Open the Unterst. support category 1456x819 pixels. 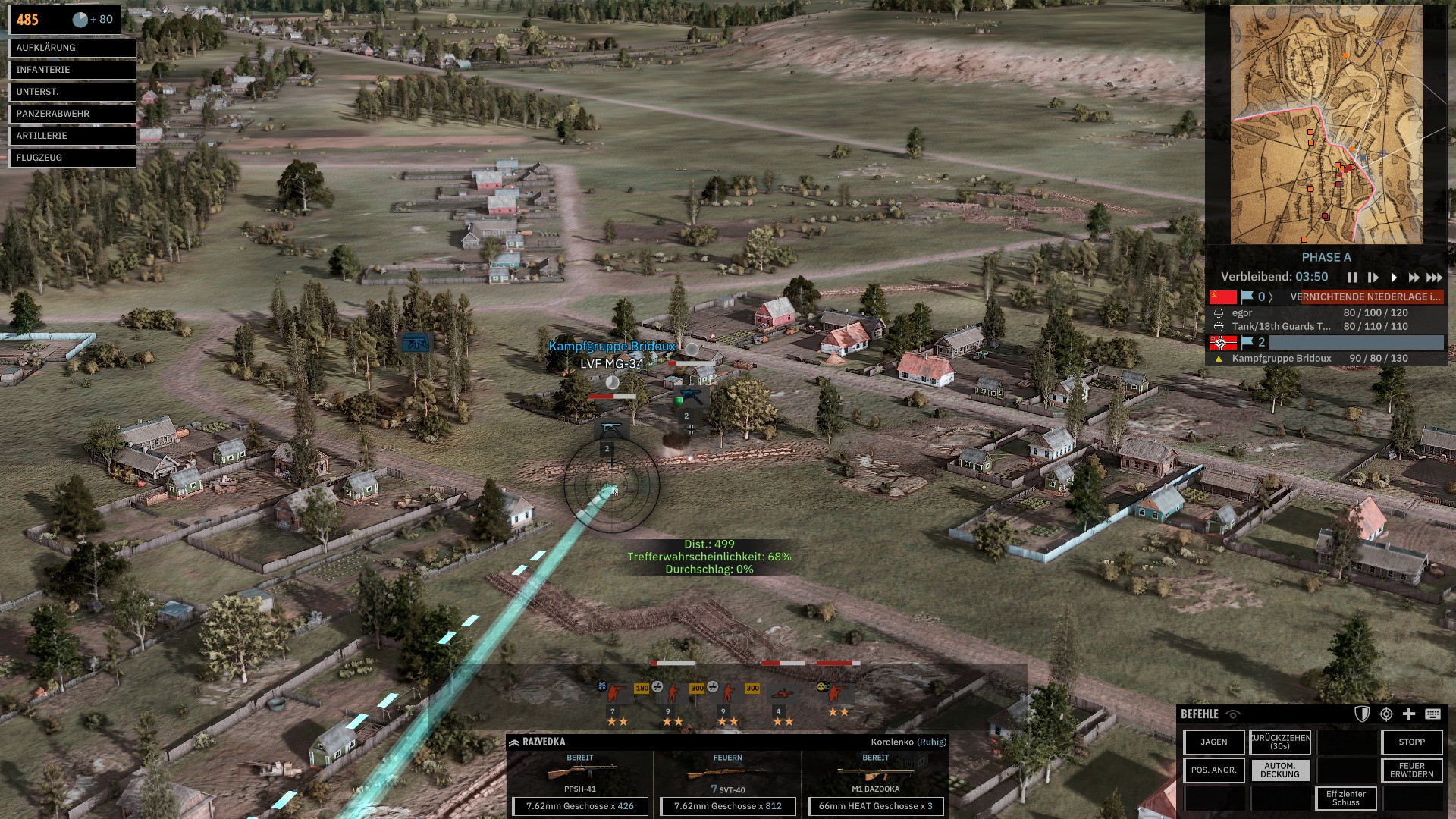click(72, 92)
